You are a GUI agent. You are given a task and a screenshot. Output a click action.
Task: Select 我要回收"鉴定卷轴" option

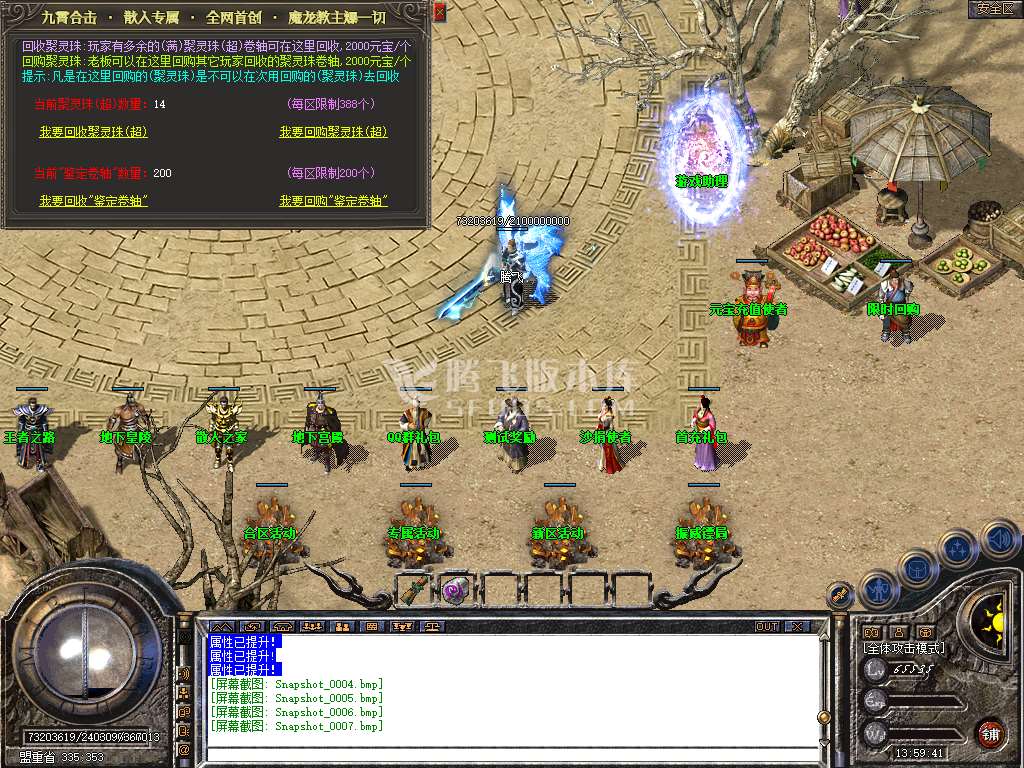pos(94,201)
